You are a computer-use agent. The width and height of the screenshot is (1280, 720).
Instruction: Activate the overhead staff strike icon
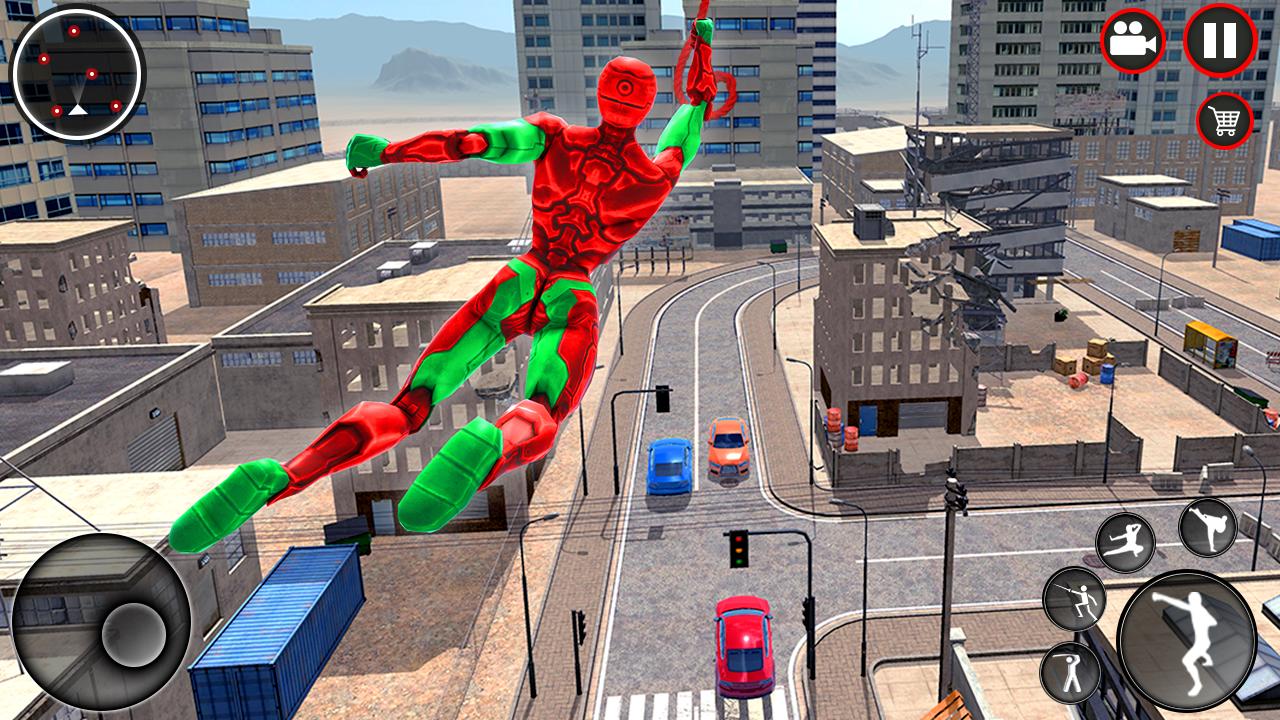tap(1070, 672)
